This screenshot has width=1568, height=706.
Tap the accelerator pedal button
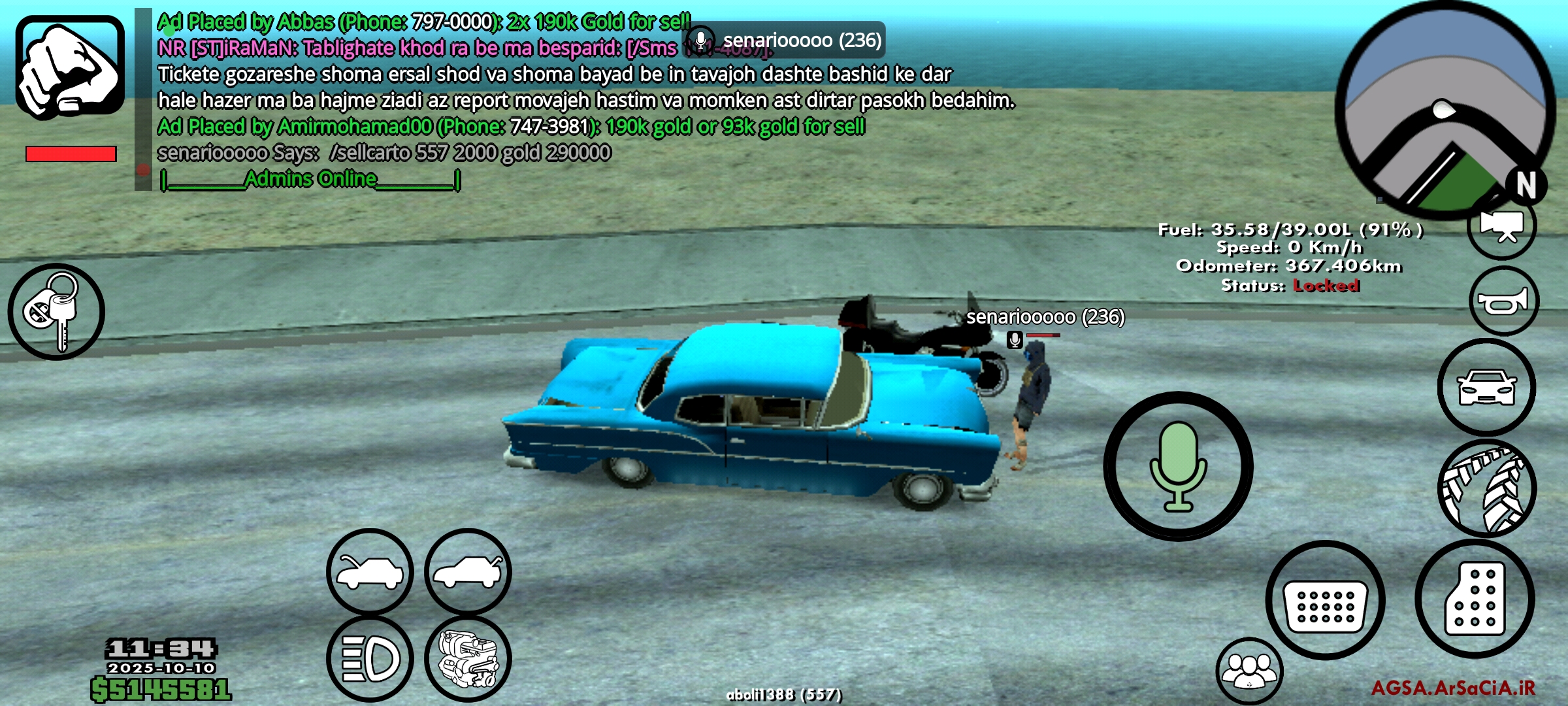click(x=1475, y=599)
